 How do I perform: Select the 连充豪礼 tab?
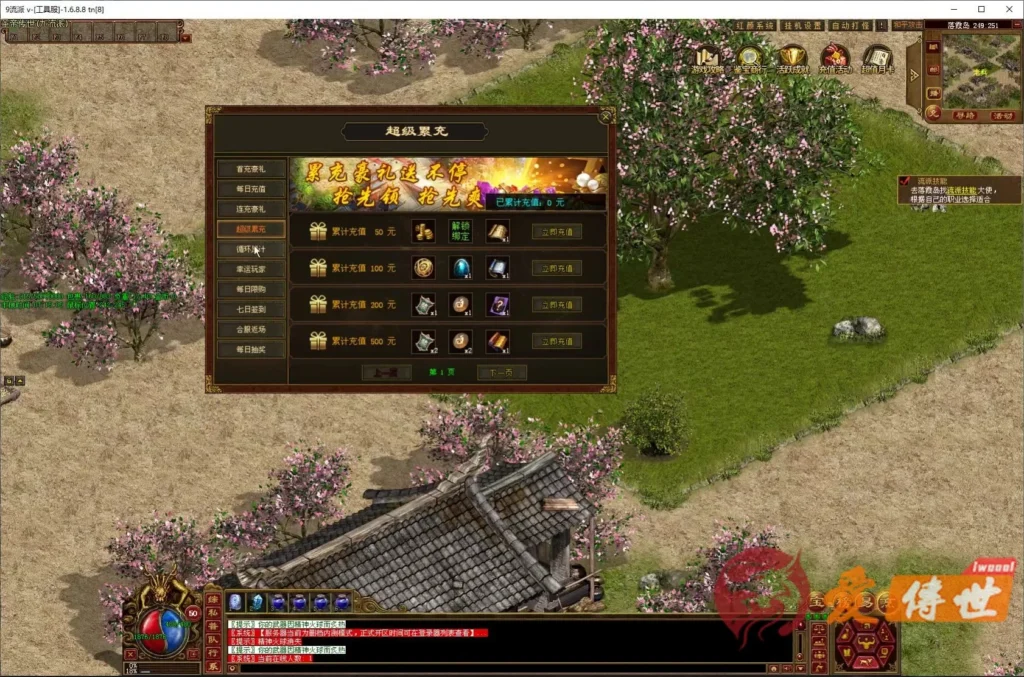pos(251,209)
